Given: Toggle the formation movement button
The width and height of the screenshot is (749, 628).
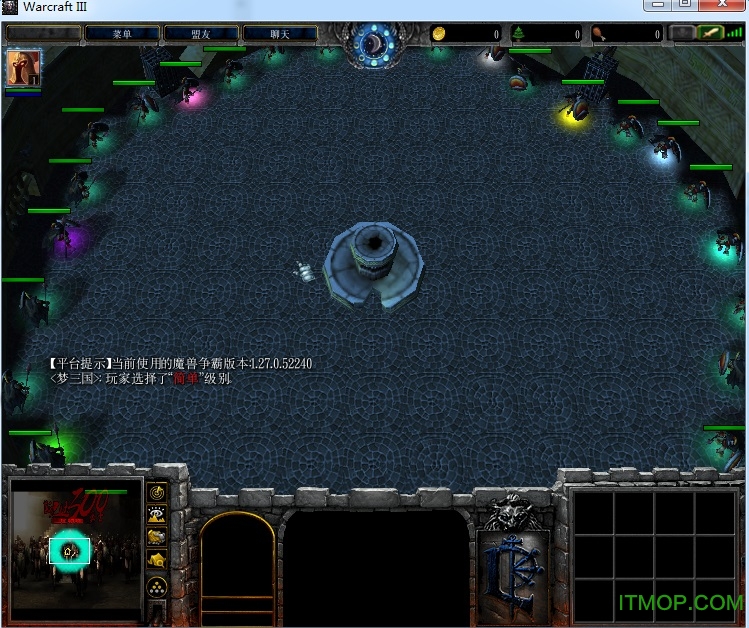Looking at the screenshot, I should point(157,588).
